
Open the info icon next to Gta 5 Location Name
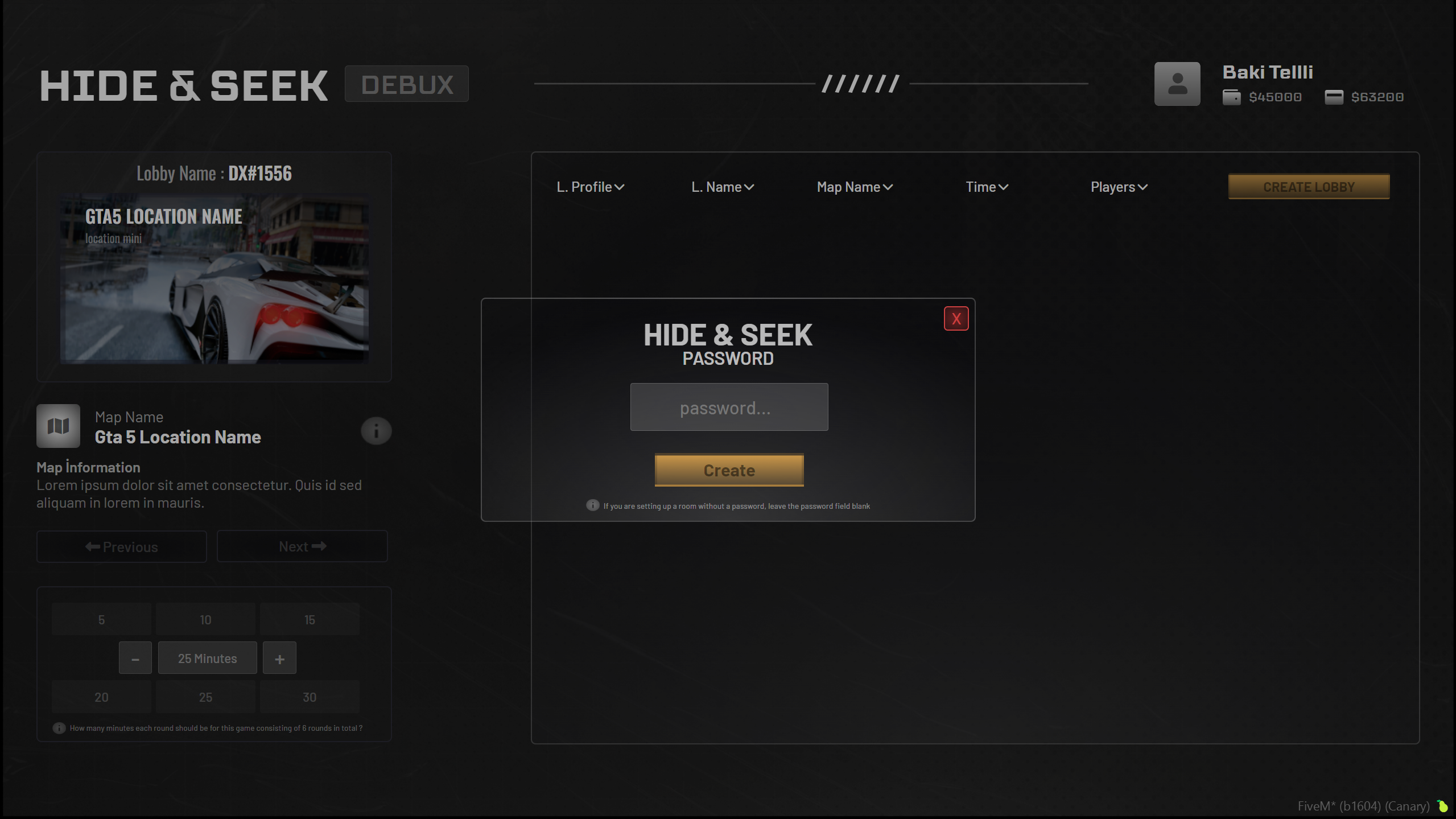point(376,431)
